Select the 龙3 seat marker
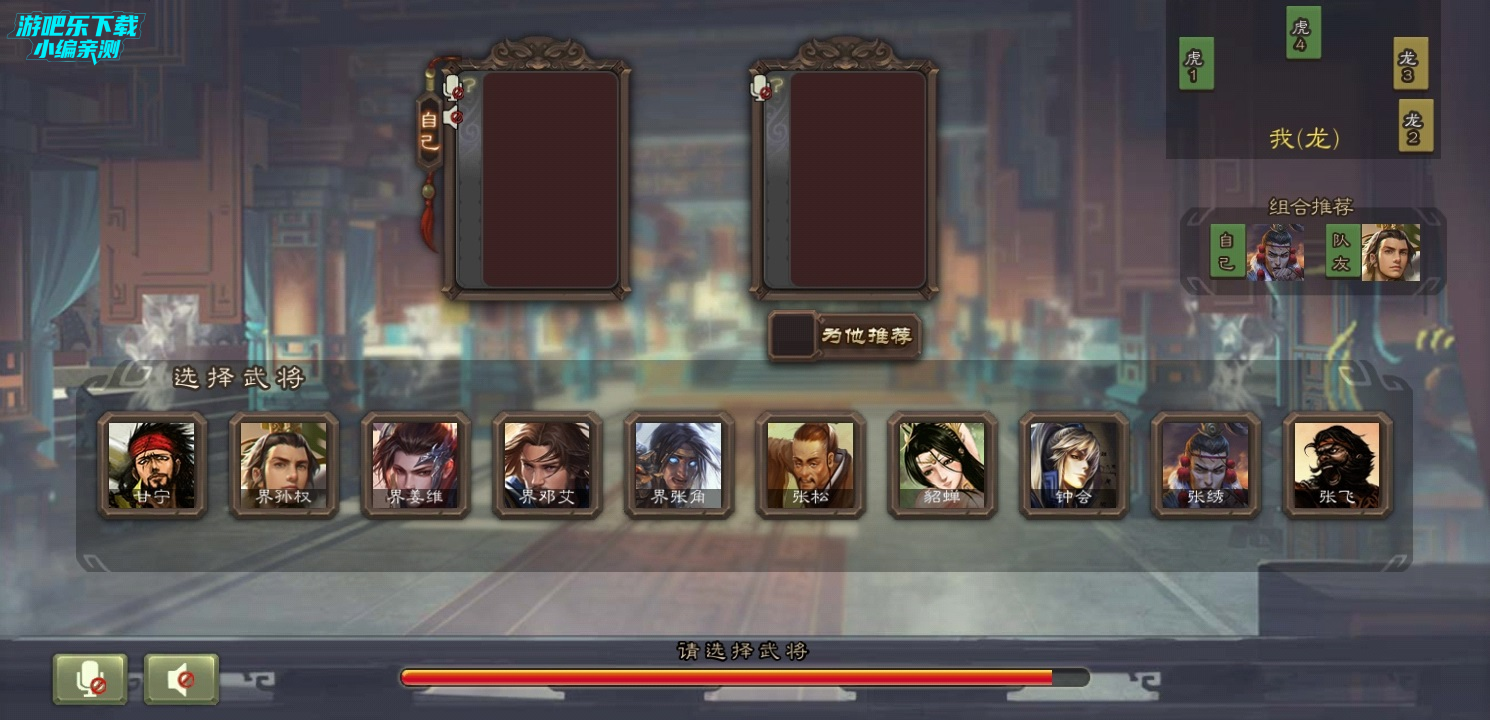Screen dimensions: 1490x720 pos(1409,63)
